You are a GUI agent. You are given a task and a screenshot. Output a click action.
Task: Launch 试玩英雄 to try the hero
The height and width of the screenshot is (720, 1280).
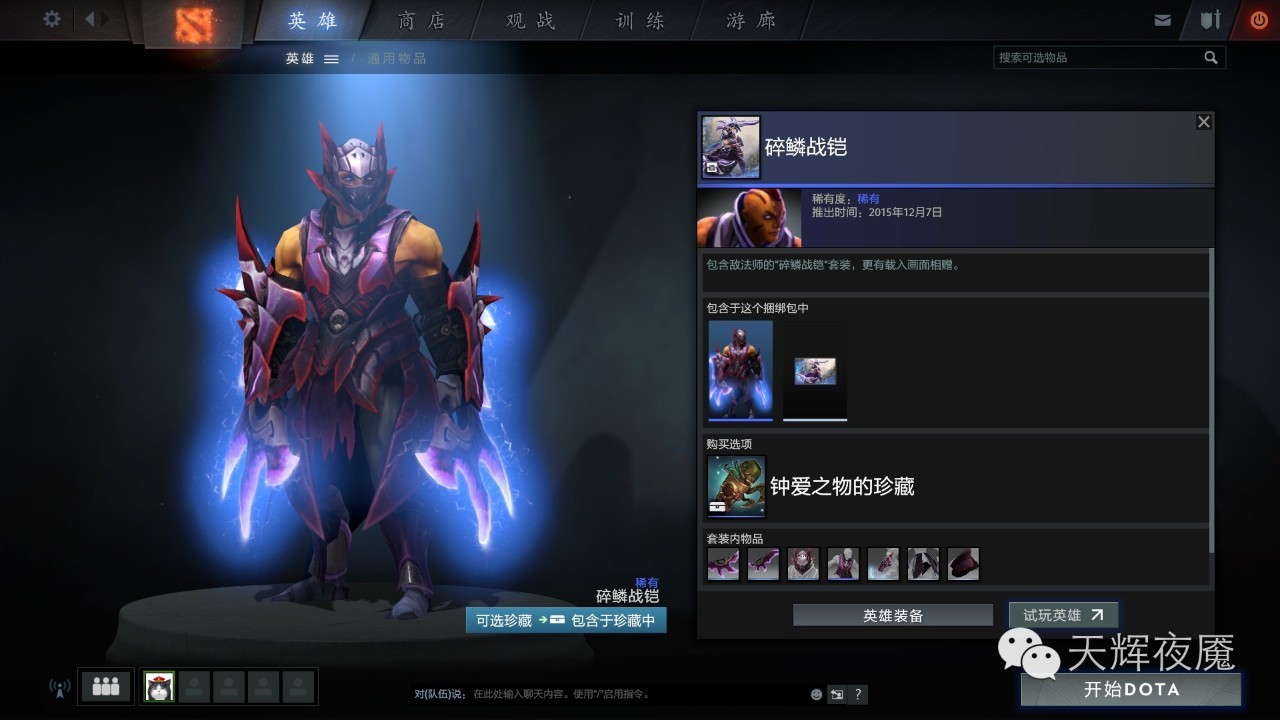(1062, 615)
